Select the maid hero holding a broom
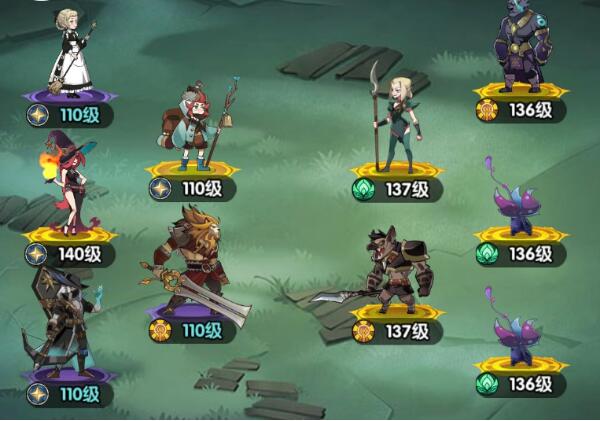The image size is (600, 421). coord(71,53)
